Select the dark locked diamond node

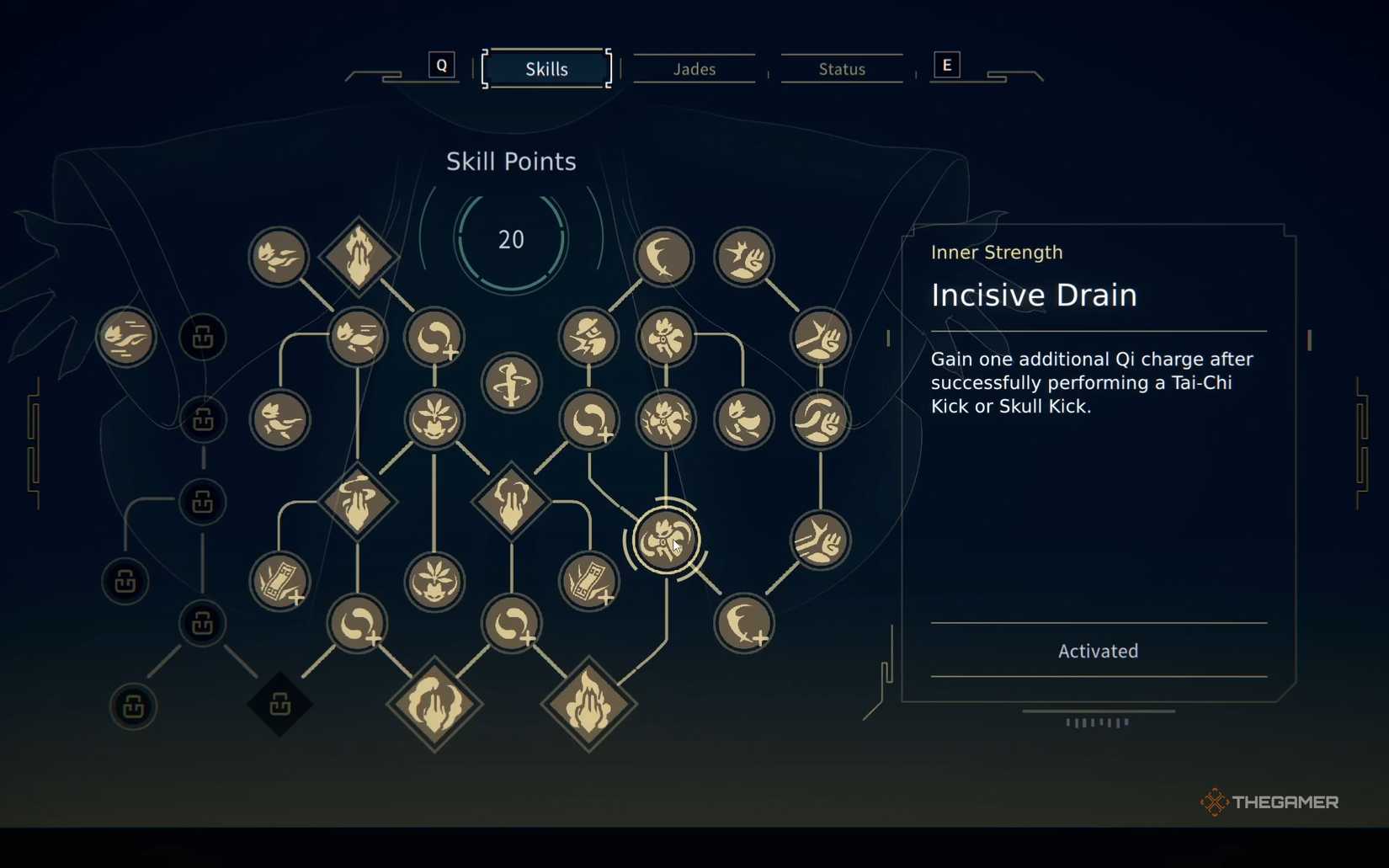click(280, 706)
